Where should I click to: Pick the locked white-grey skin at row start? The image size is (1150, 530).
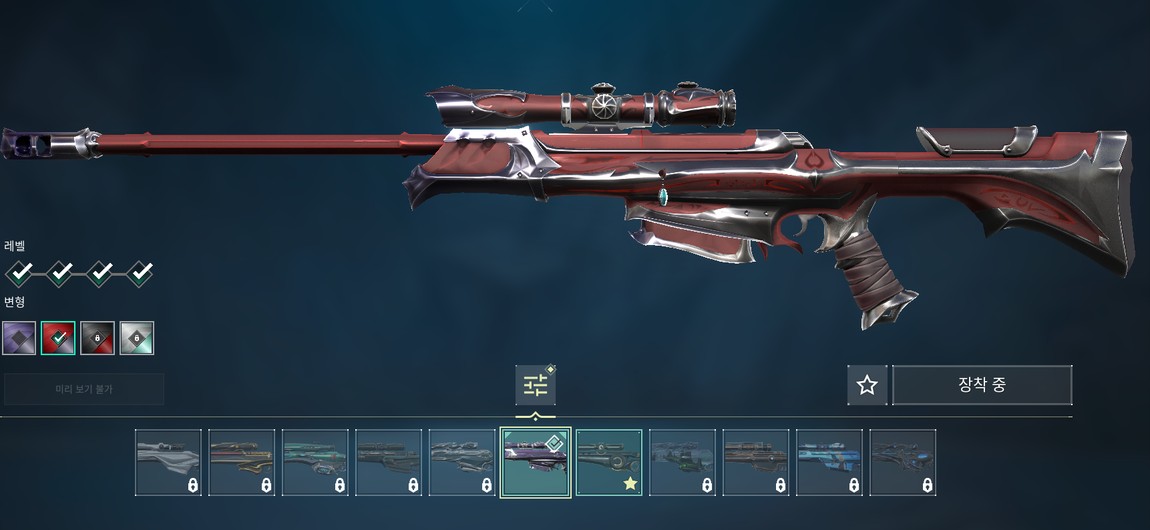pyautogui.click(x=168, y=462)
